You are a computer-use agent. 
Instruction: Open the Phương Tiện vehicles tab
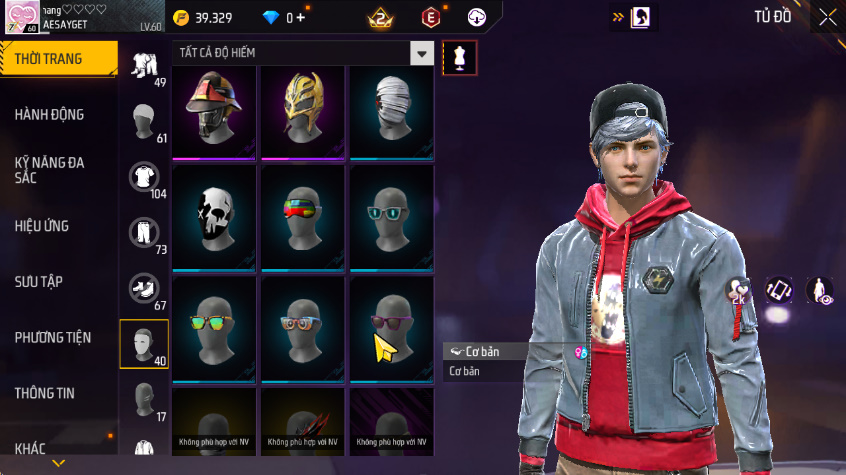(52, 338)
